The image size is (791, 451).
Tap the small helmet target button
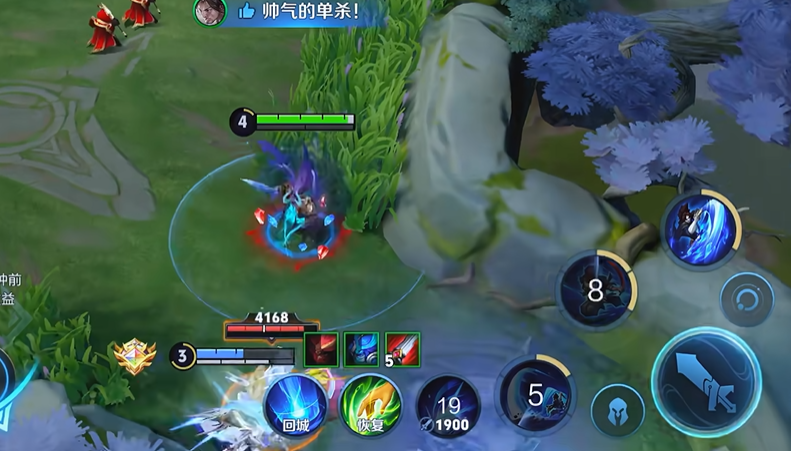pyautogui.click(x=617, y=409)
